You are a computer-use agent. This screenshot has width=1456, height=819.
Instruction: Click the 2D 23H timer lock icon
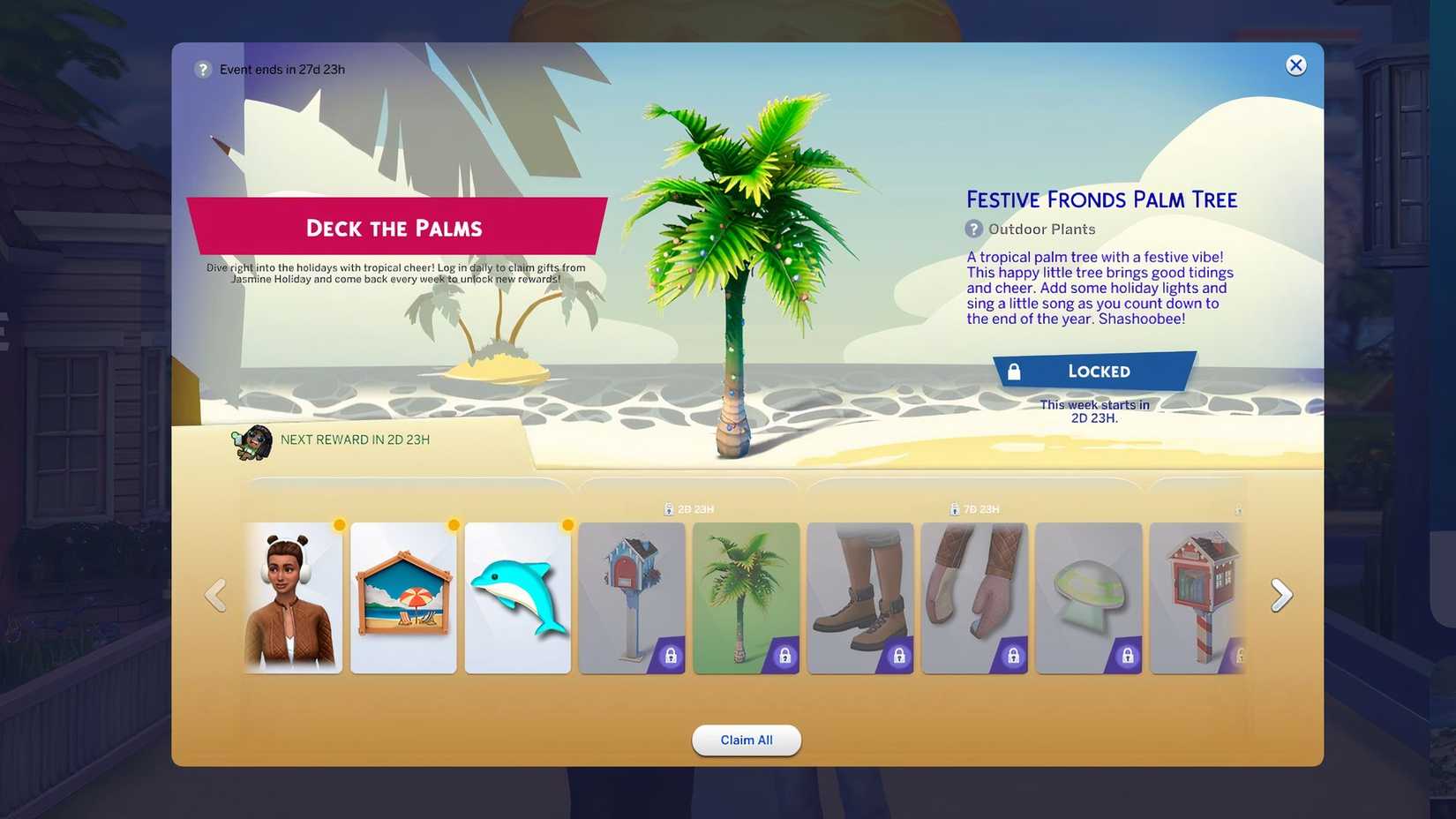[667, 508]
